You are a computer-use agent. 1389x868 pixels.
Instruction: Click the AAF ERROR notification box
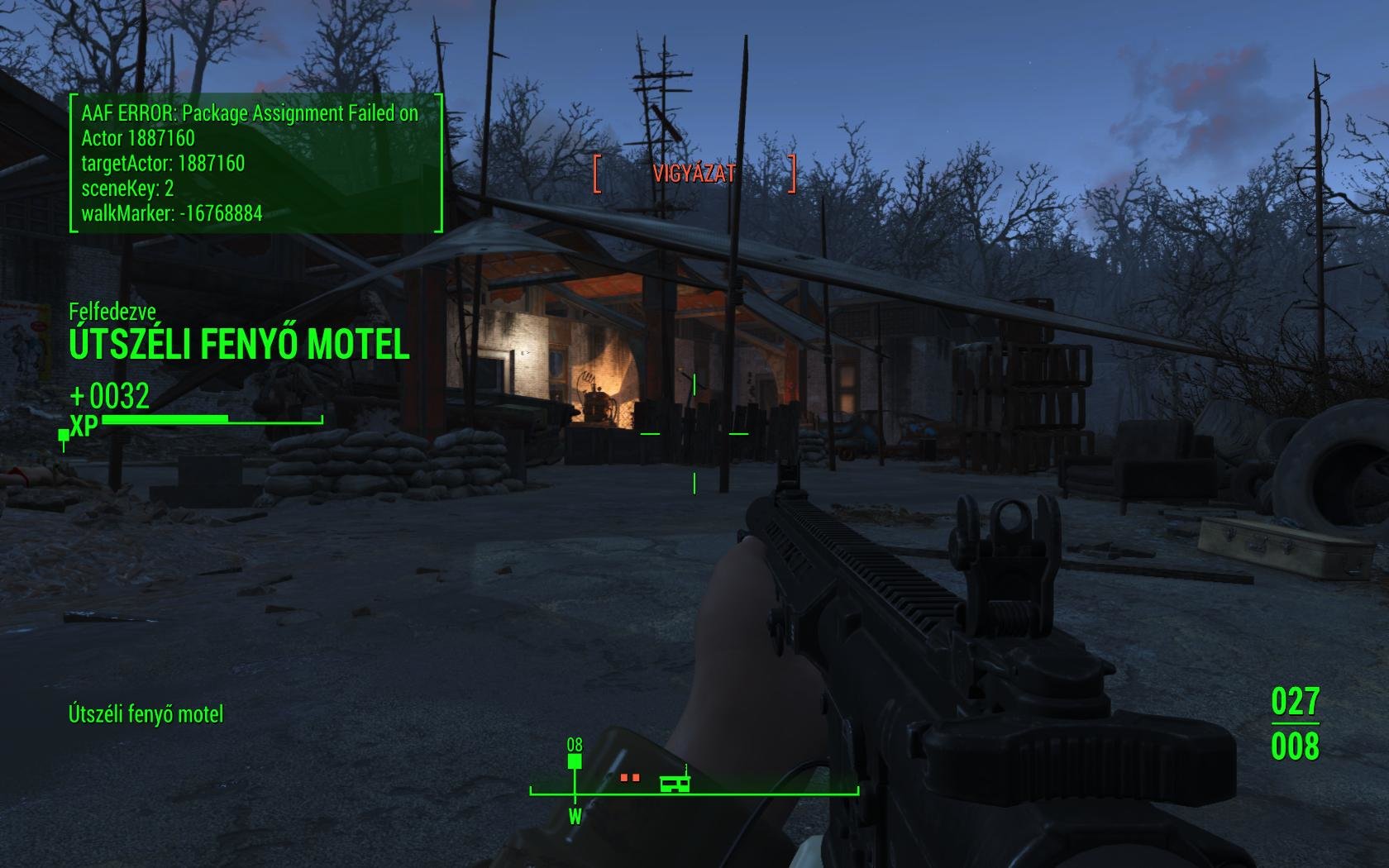[x=255, y=163]
